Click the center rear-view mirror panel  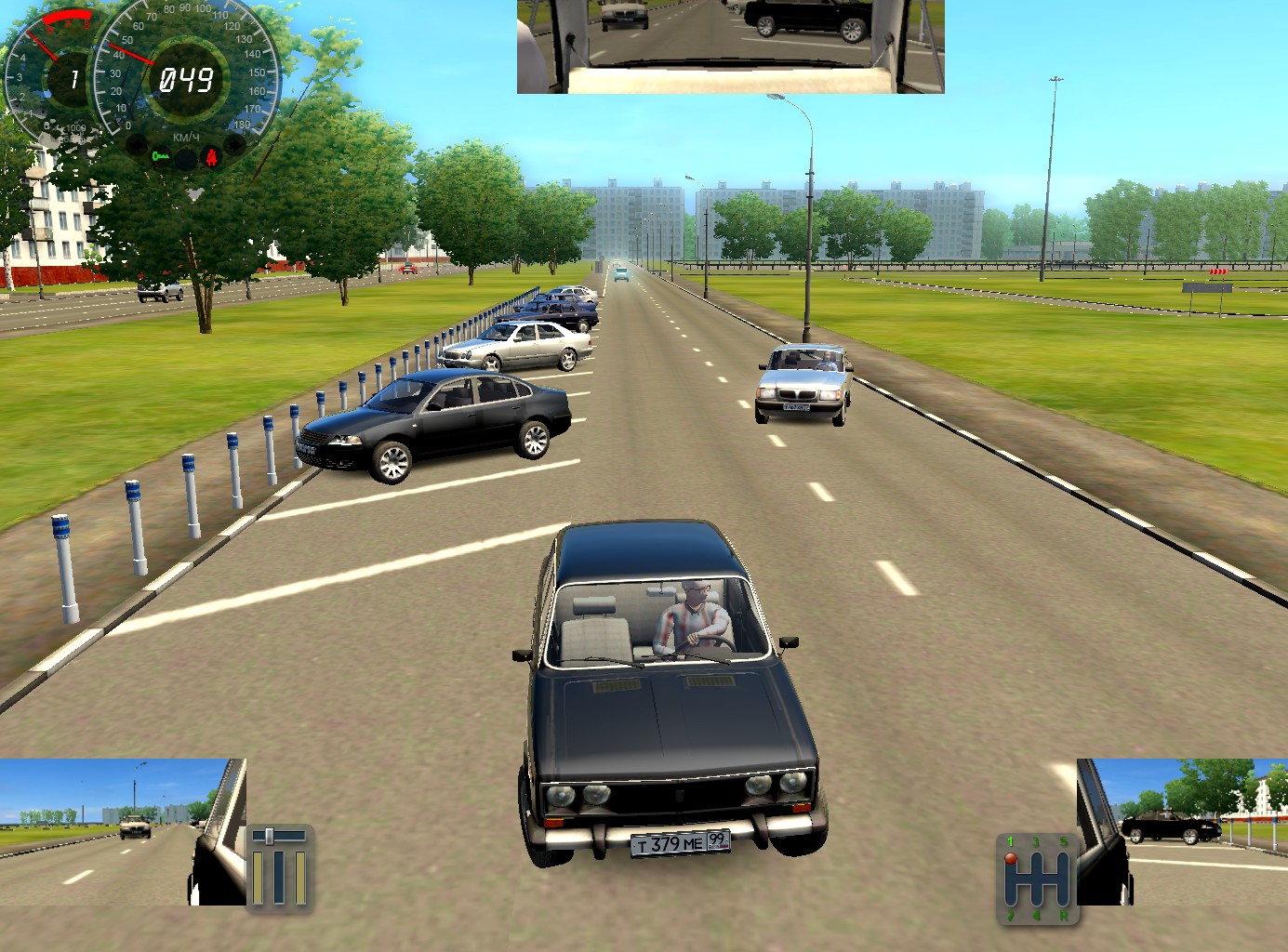[730, 46]
